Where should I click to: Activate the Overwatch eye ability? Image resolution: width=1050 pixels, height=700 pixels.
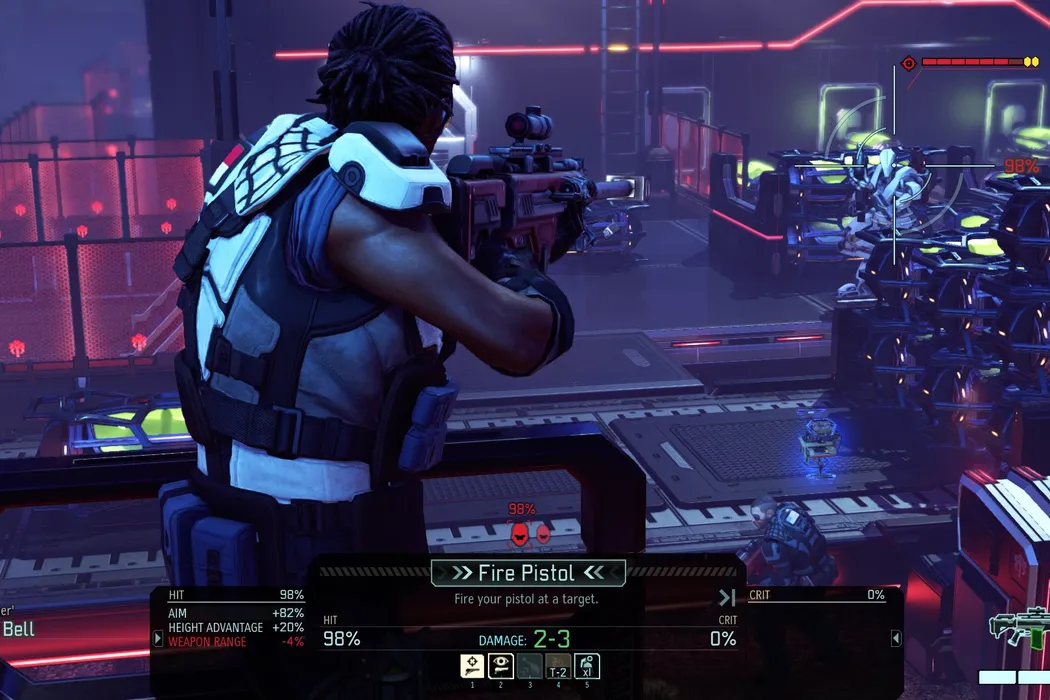click(x=501, y=666)
